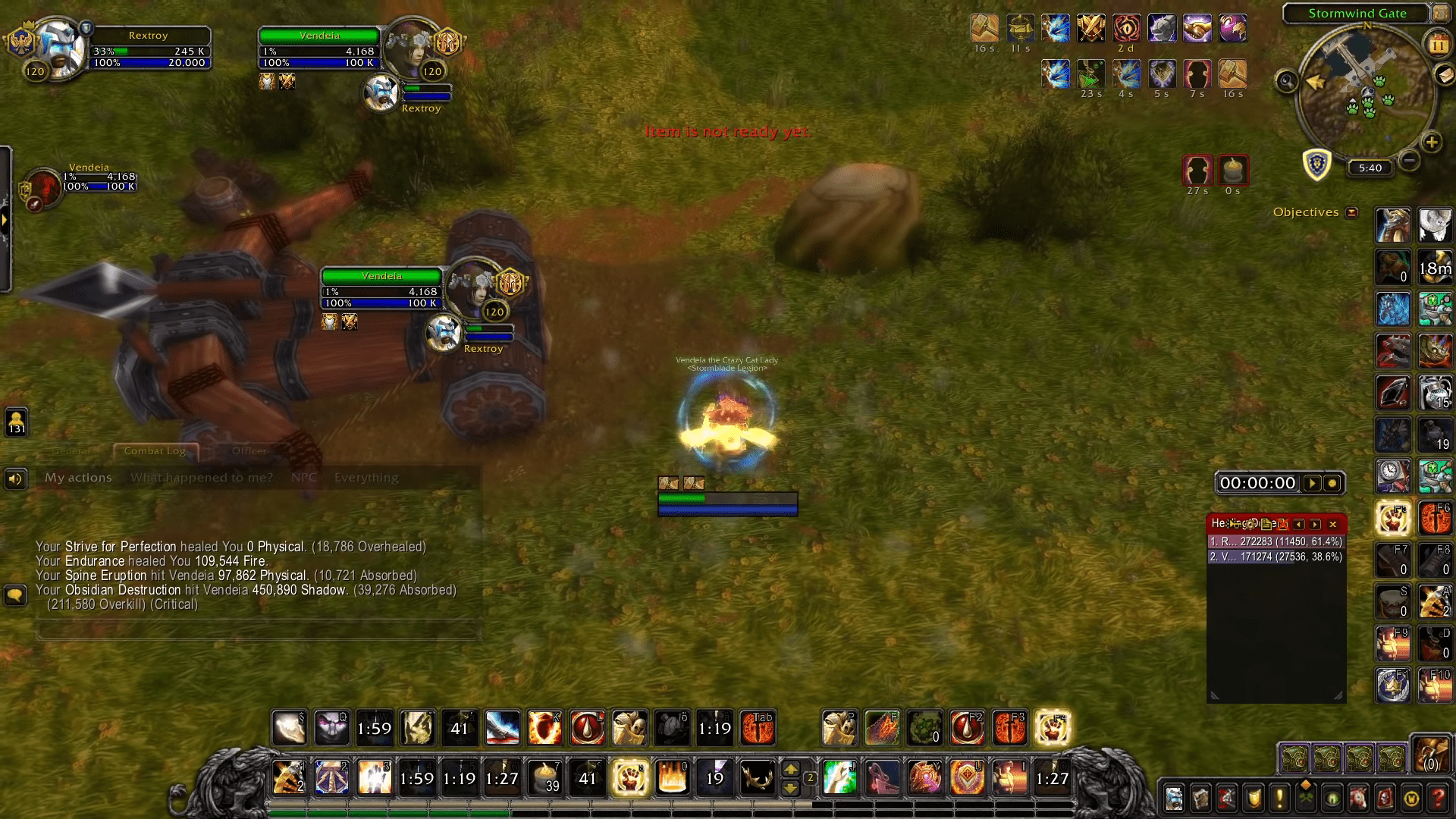Screen dimensions: 1456x819
Task: Toggle the minimap tracking magnifier button
Action: pos(1287,80)
